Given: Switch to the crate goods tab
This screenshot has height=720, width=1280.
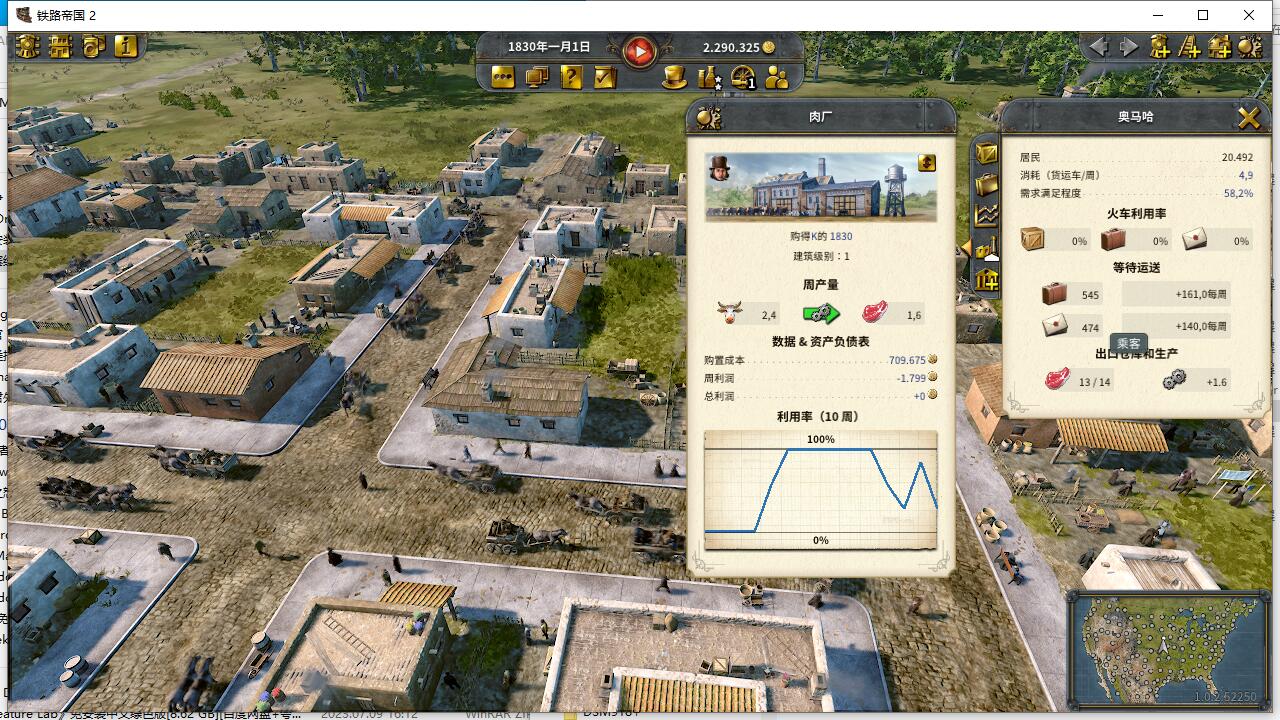Looking at the screenshot, I should pyautogui.click(x=987, y=153).
